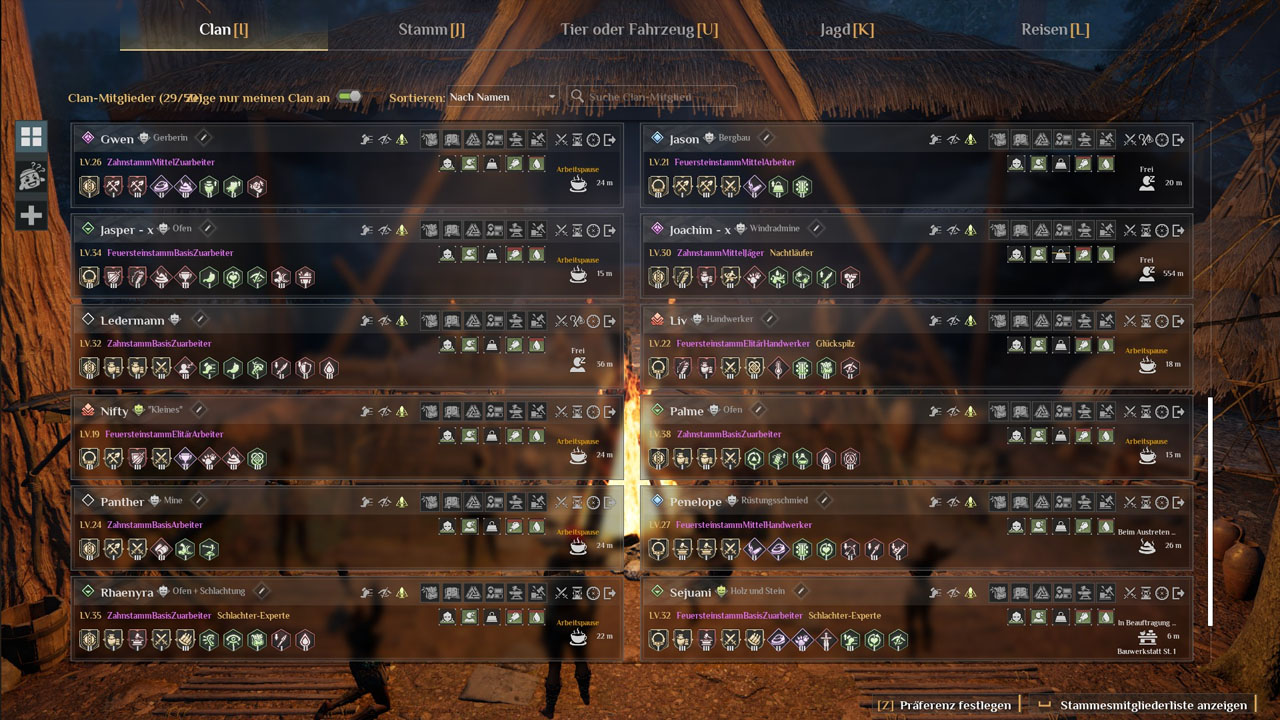
Task: Show the Stammesmitgliederliste anzeigen list
Action: point(1152,705)
